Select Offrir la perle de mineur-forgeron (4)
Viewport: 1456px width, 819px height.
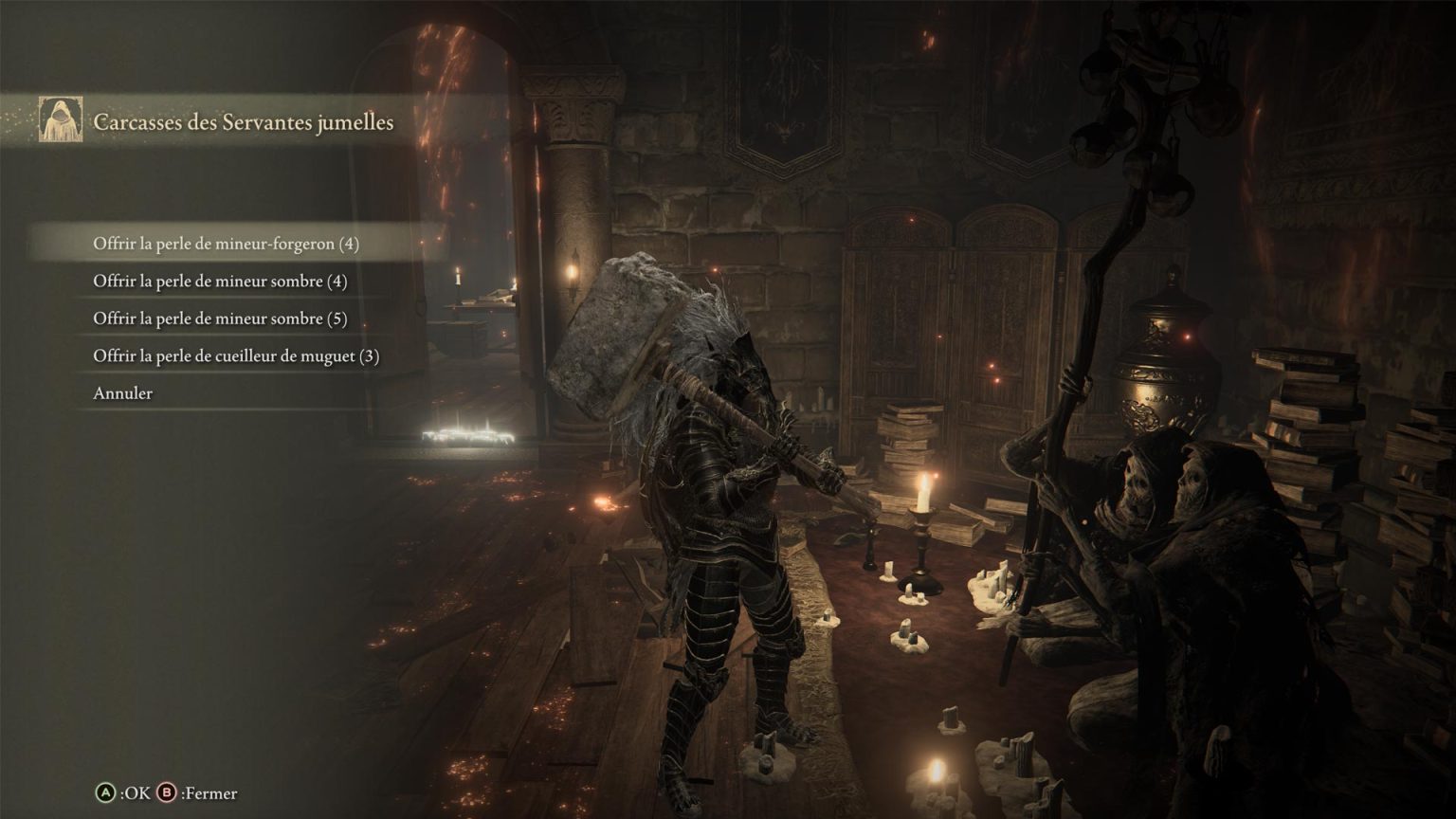pyautogui.click(x=226, y=244)
